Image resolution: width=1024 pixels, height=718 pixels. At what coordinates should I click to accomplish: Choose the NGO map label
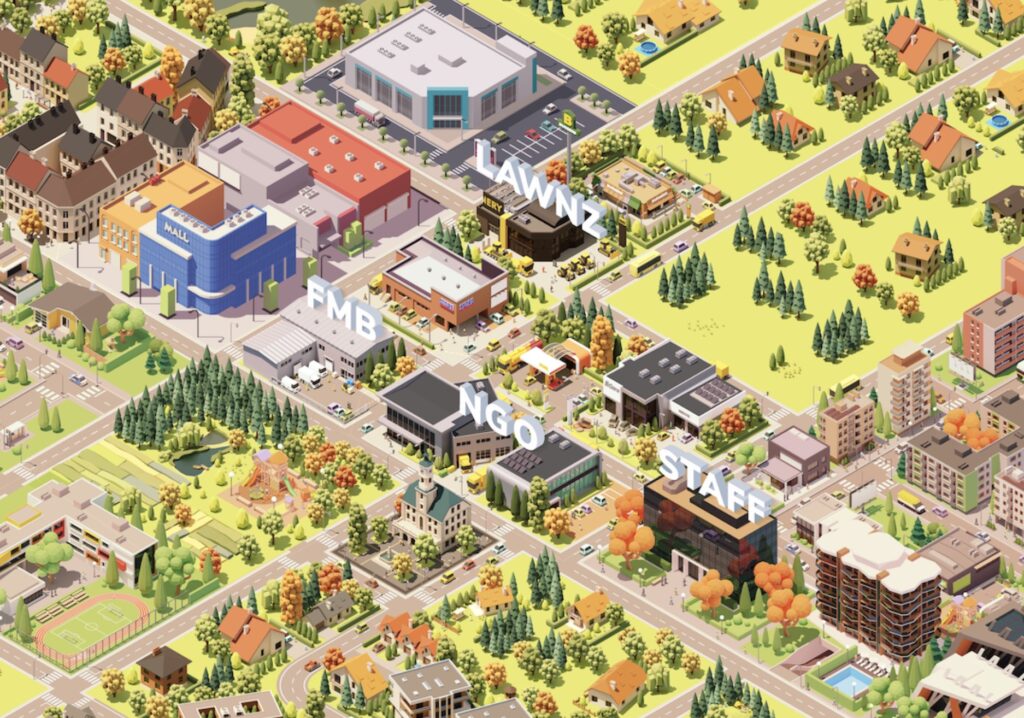tap(501, 416)
